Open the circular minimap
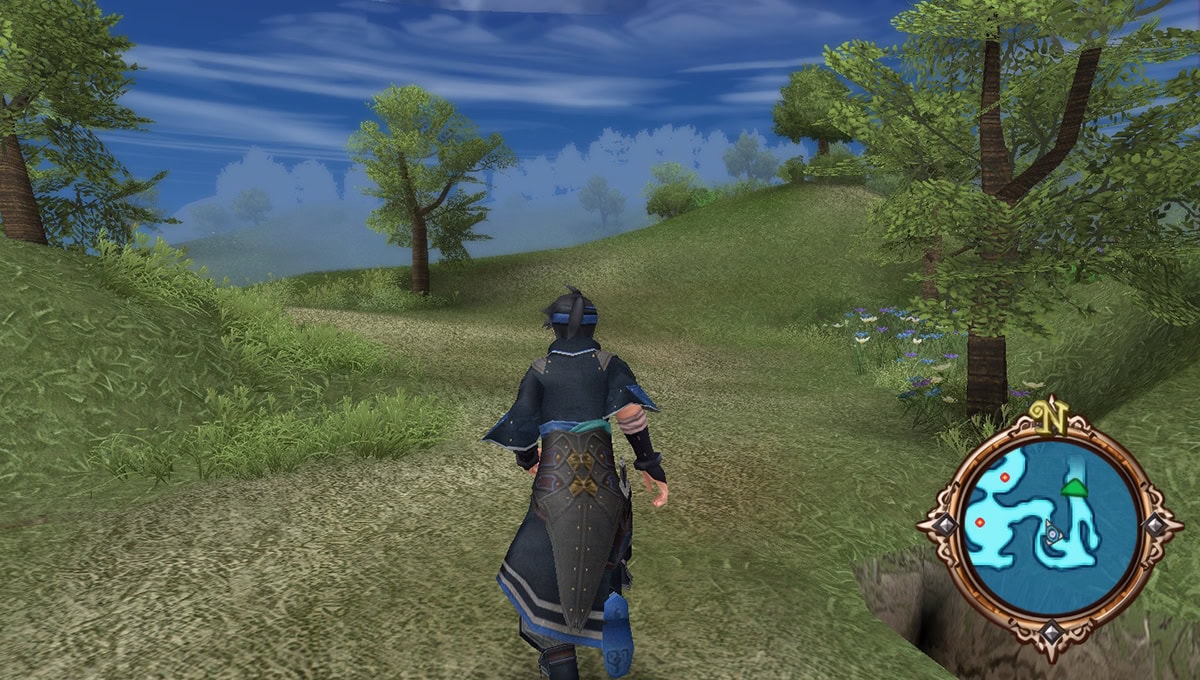The height and width of the screenshot is (680, 1200). click(x=1049, y=528)
